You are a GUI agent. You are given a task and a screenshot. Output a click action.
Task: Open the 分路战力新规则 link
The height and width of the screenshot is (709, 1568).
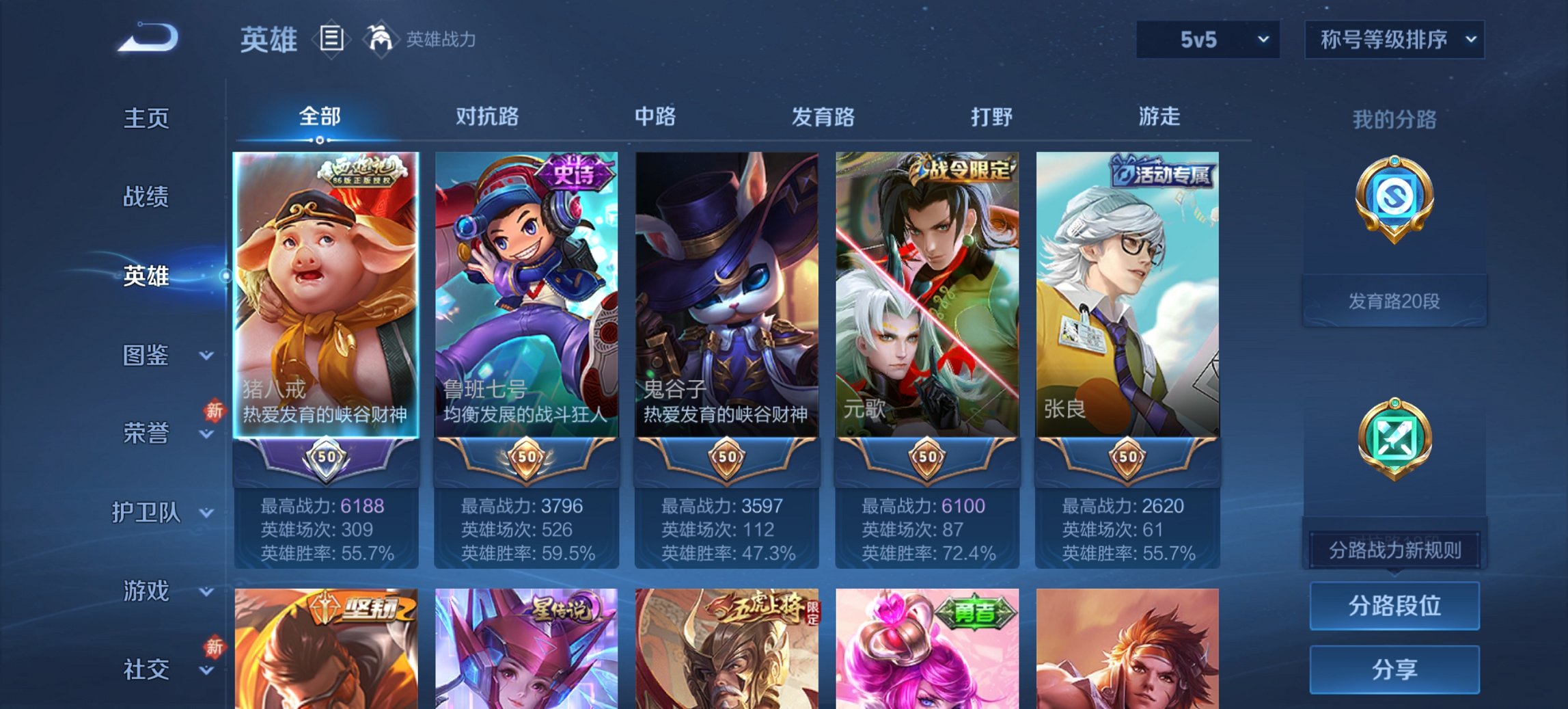tap(1394, 550)
